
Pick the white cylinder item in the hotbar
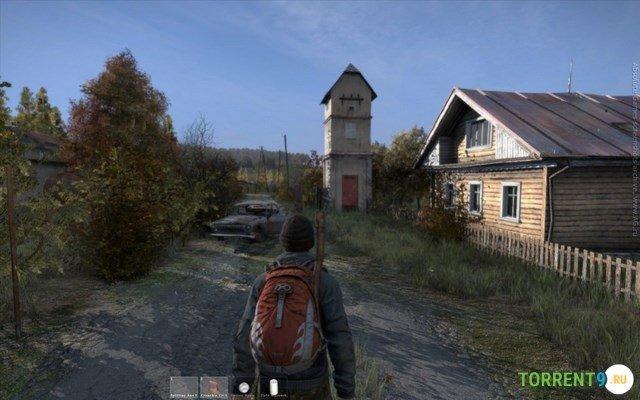273,388
